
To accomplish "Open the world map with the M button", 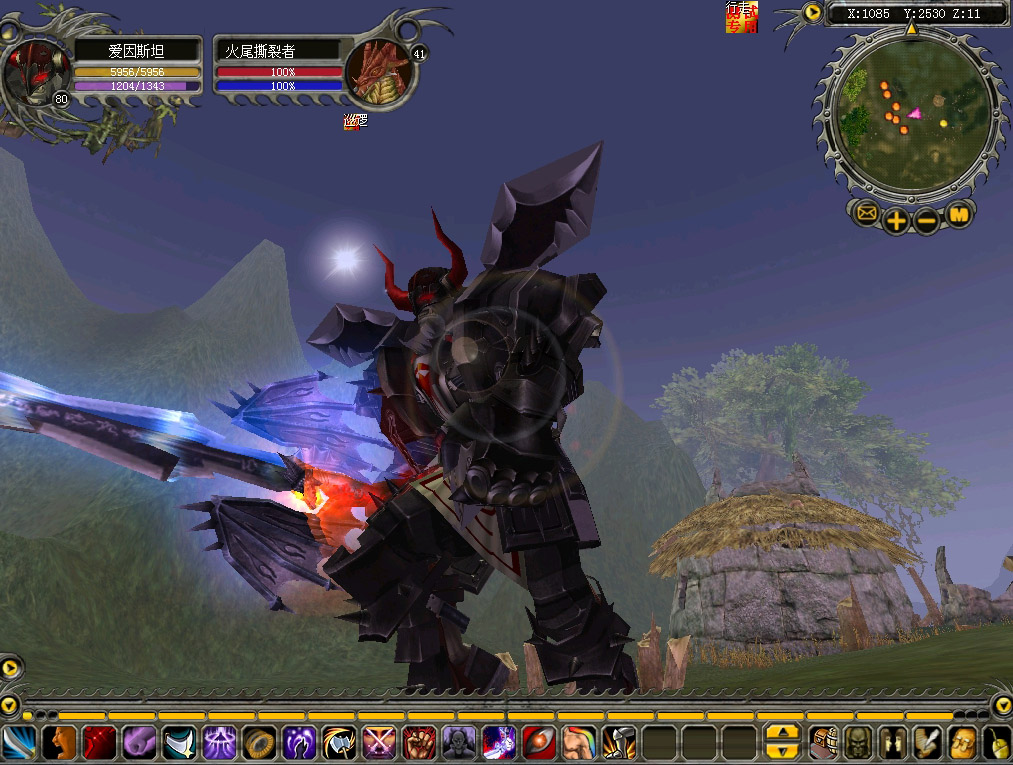I will point(959,213).
